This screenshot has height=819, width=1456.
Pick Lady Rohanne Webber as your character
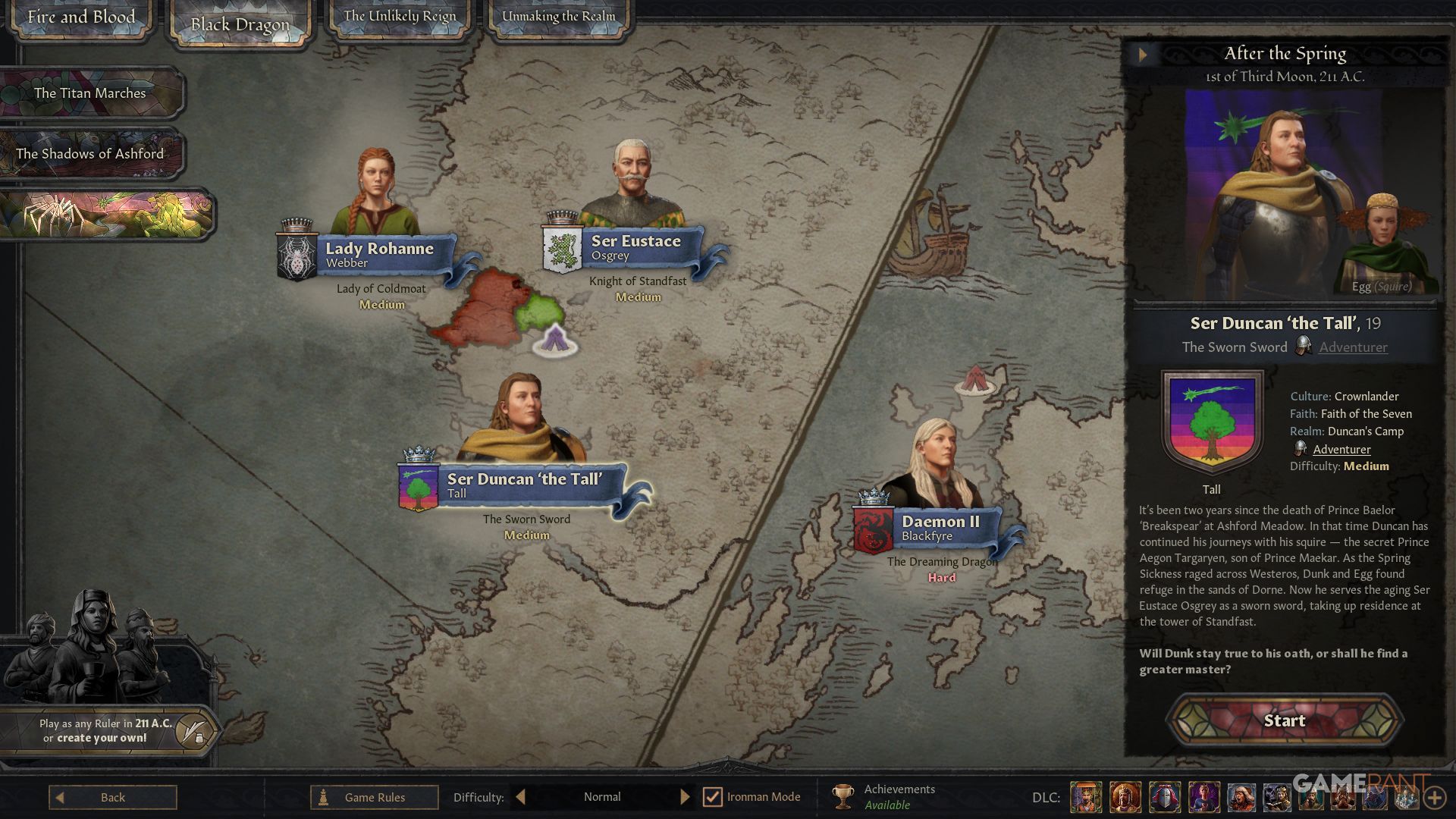click(x=378, y=255)
